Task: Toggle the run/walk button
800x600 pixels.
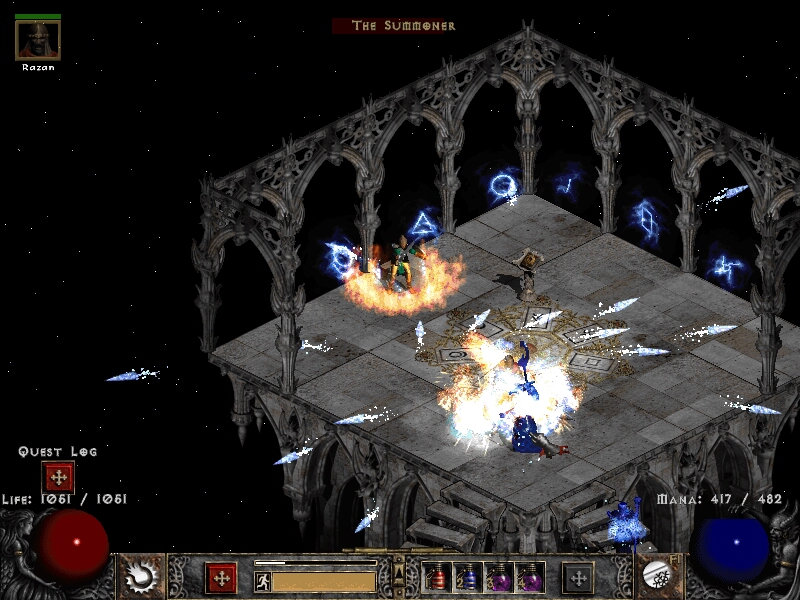Action: [262, 580]
